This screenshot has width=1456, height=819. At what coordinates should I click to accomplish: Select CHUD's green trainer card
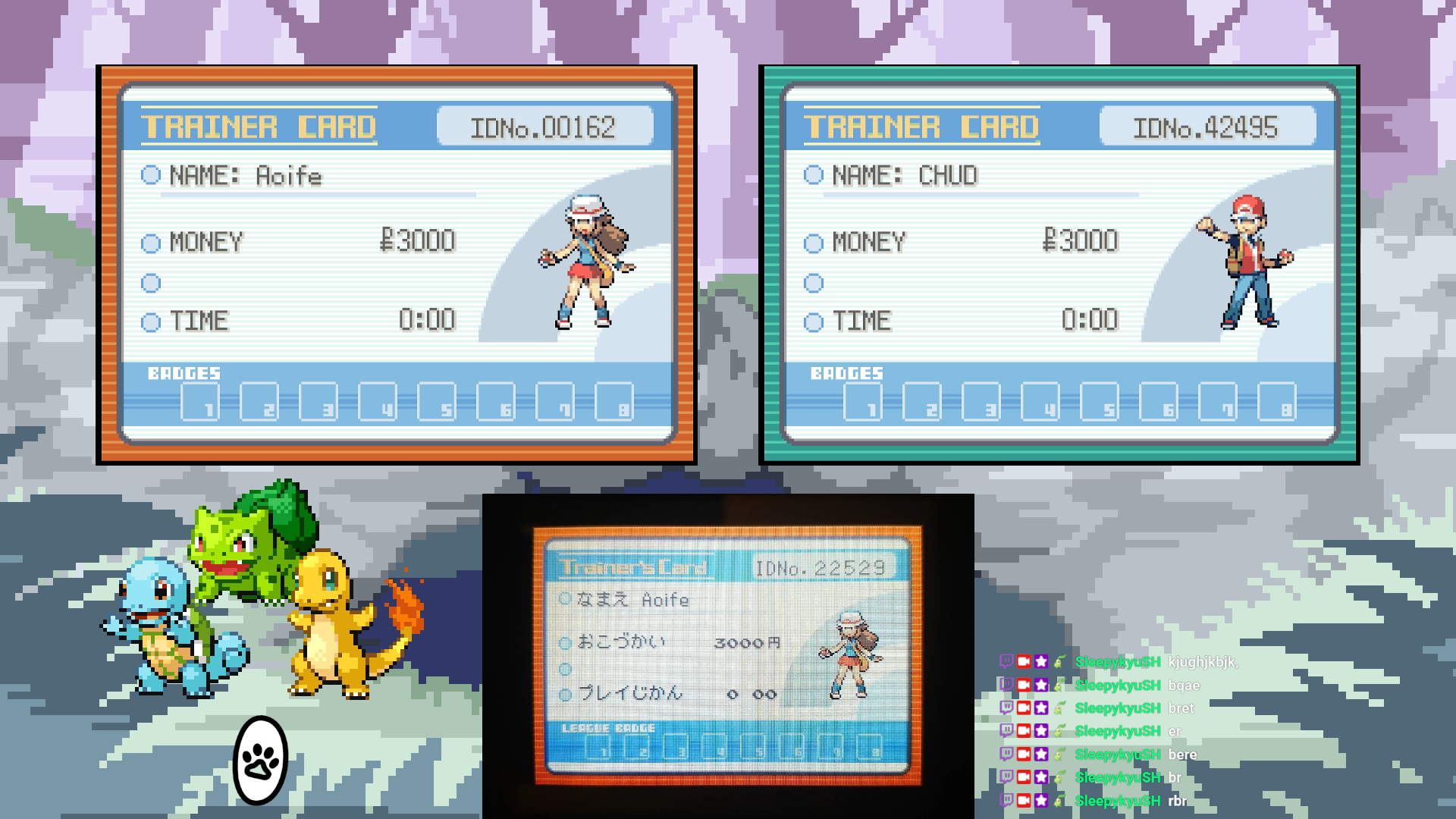tap(1059, 264)
